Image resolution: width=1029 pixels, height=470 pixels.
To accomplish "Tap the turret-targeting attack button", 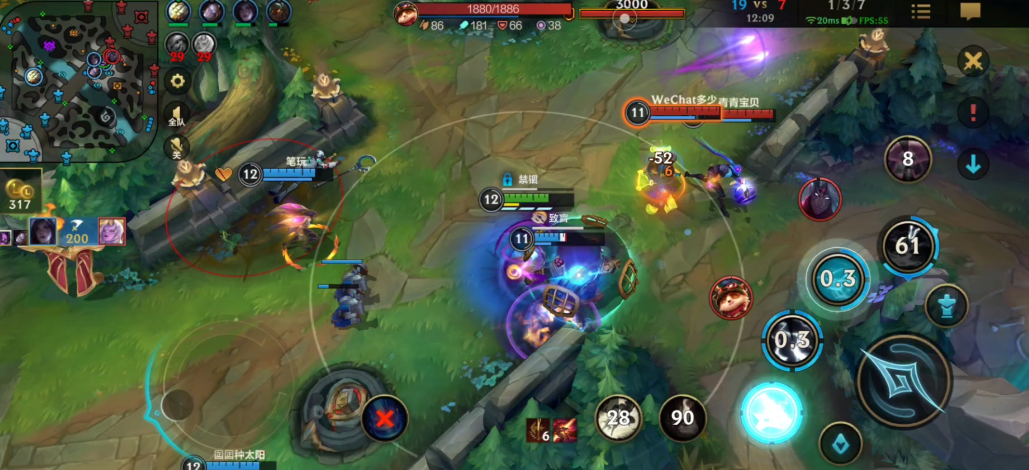I will coord(946,306).
